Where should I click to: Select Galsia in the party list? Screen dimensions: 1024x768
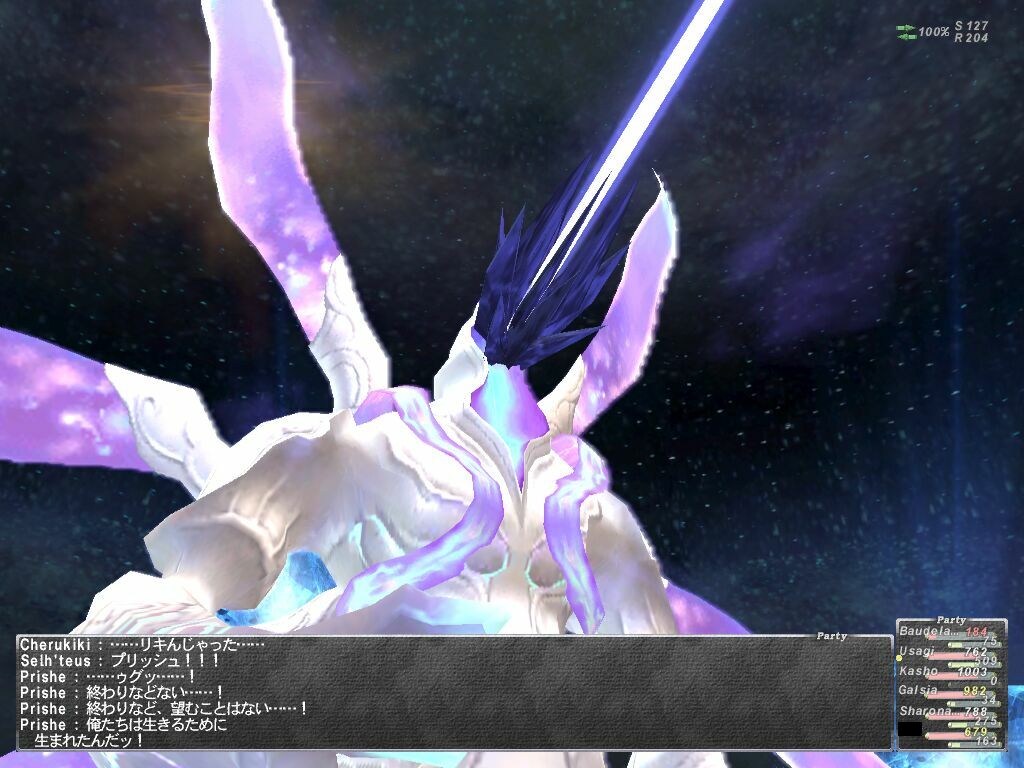pyautogui.click(x=918, y=691)
